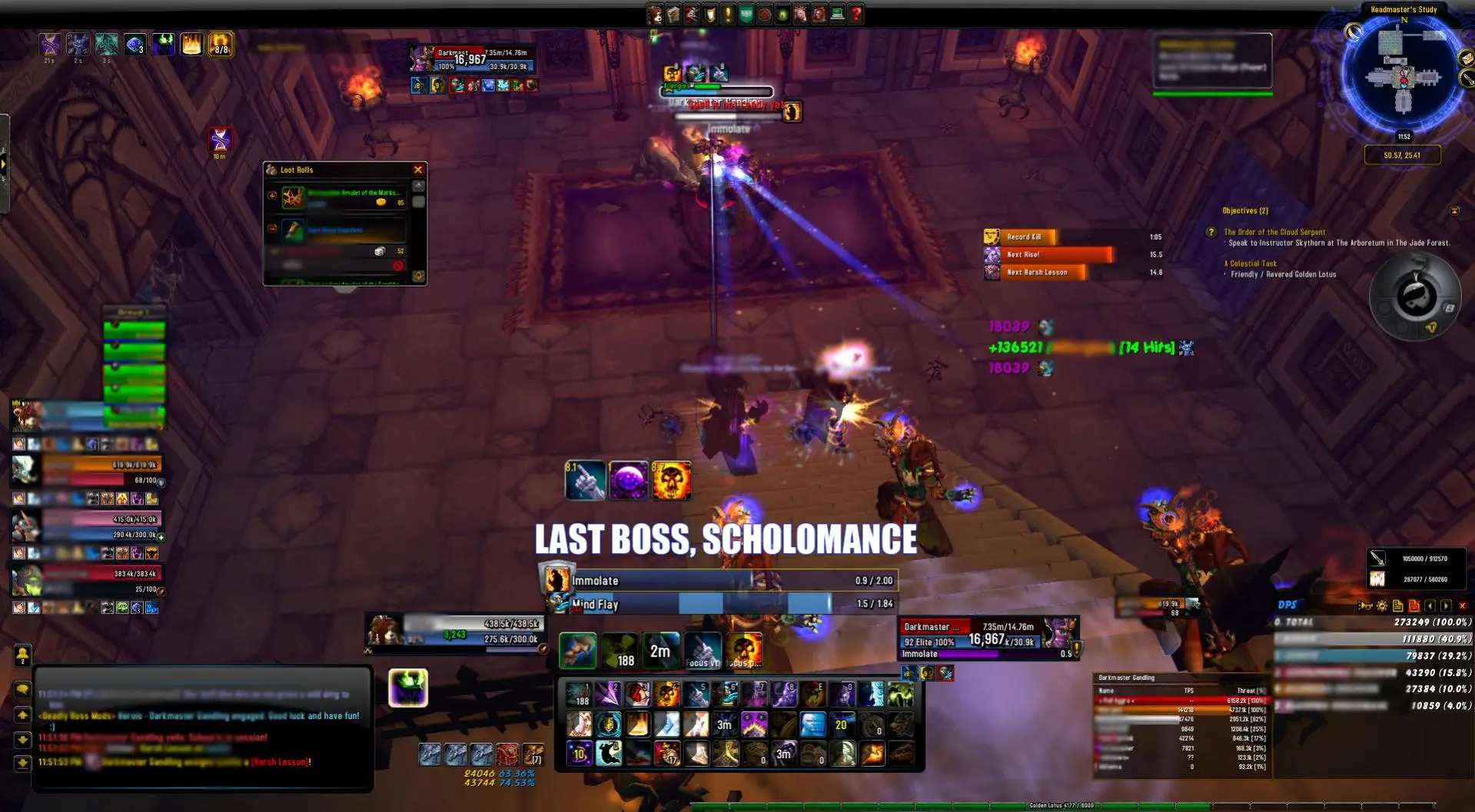
Task: Click the red question mark help icon
Action: [856, 14]
